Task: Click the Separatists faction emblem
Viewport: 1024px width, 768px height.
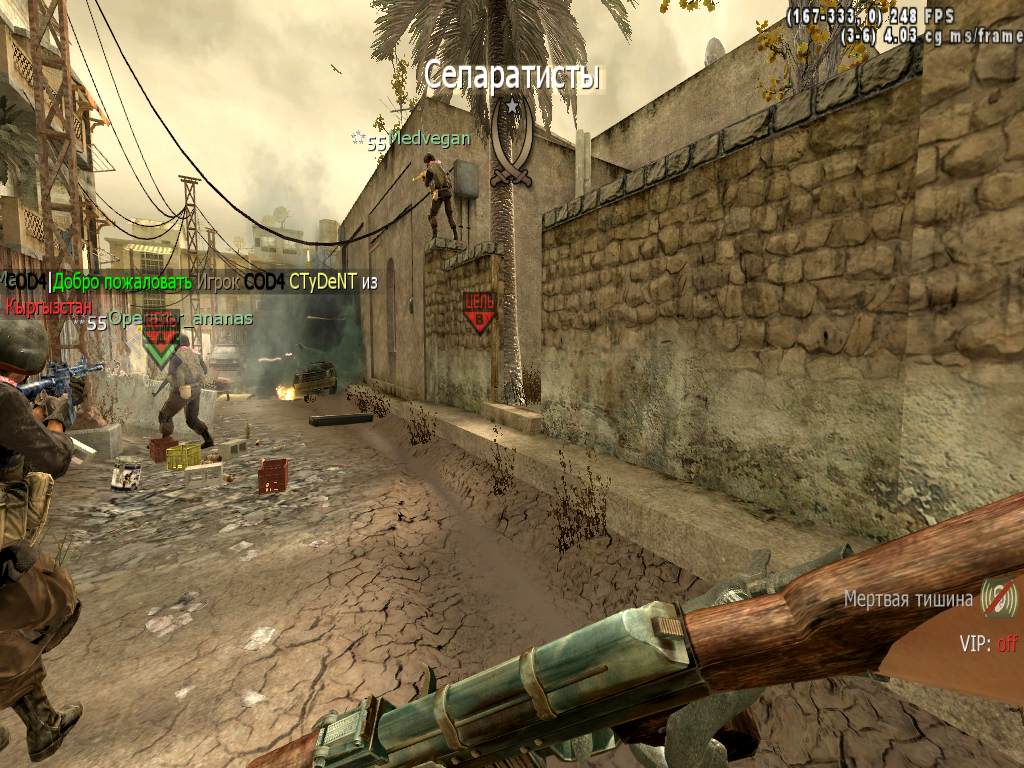Action: 511,143
